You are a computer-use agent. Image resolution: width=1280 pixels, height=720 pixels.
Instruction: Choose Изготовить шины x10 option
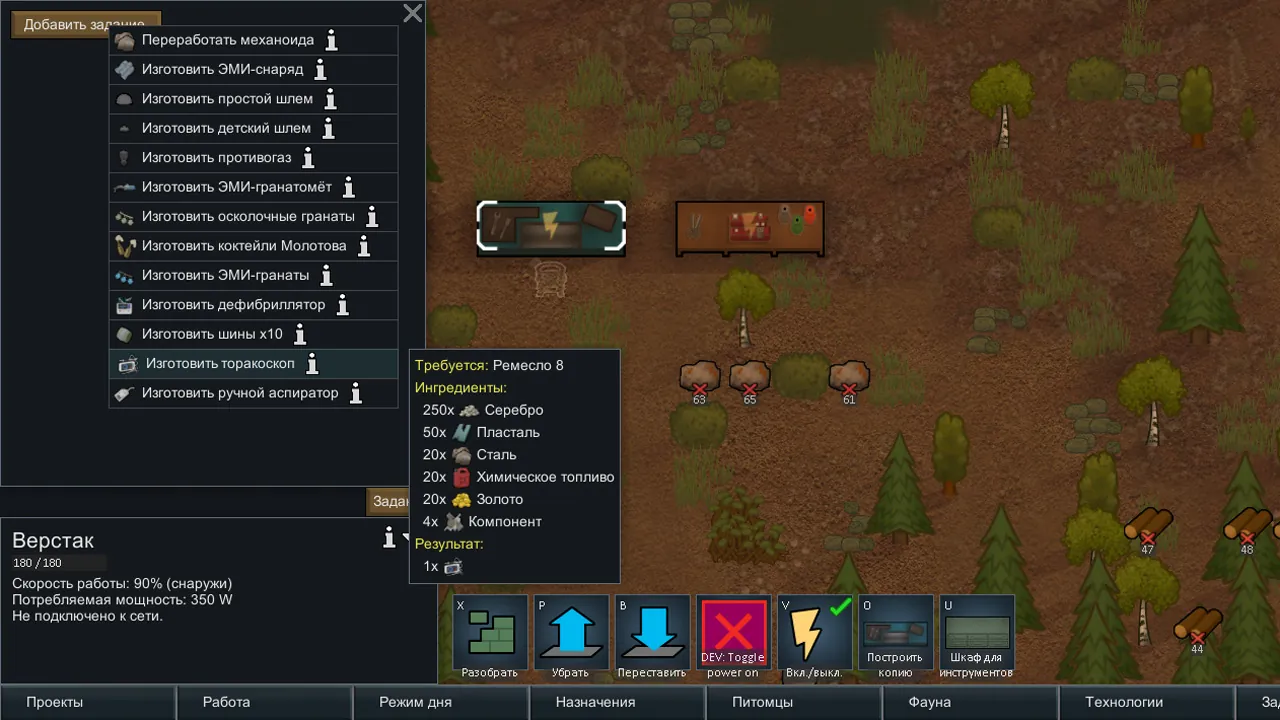pos(211,334)
